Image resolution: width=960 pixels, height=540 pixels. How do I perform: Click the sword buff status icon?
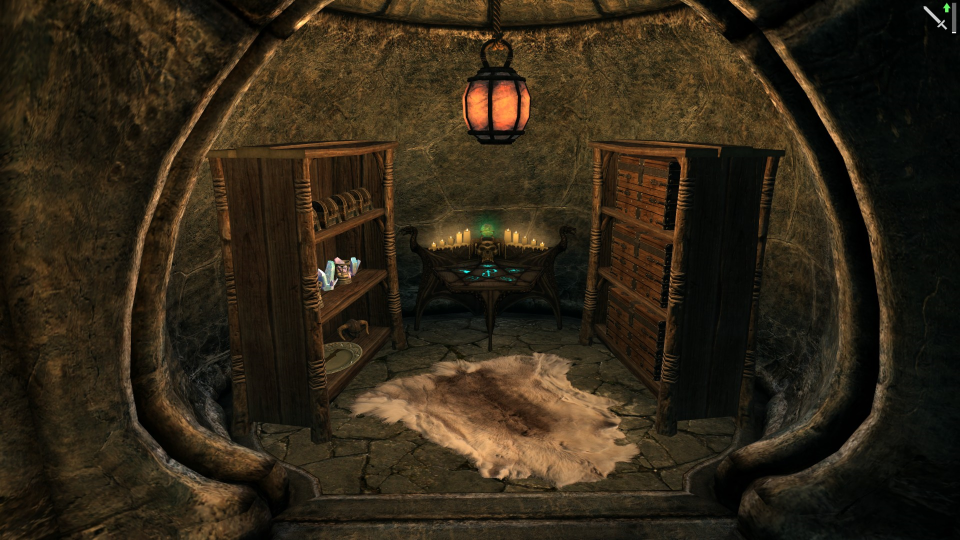936,17
